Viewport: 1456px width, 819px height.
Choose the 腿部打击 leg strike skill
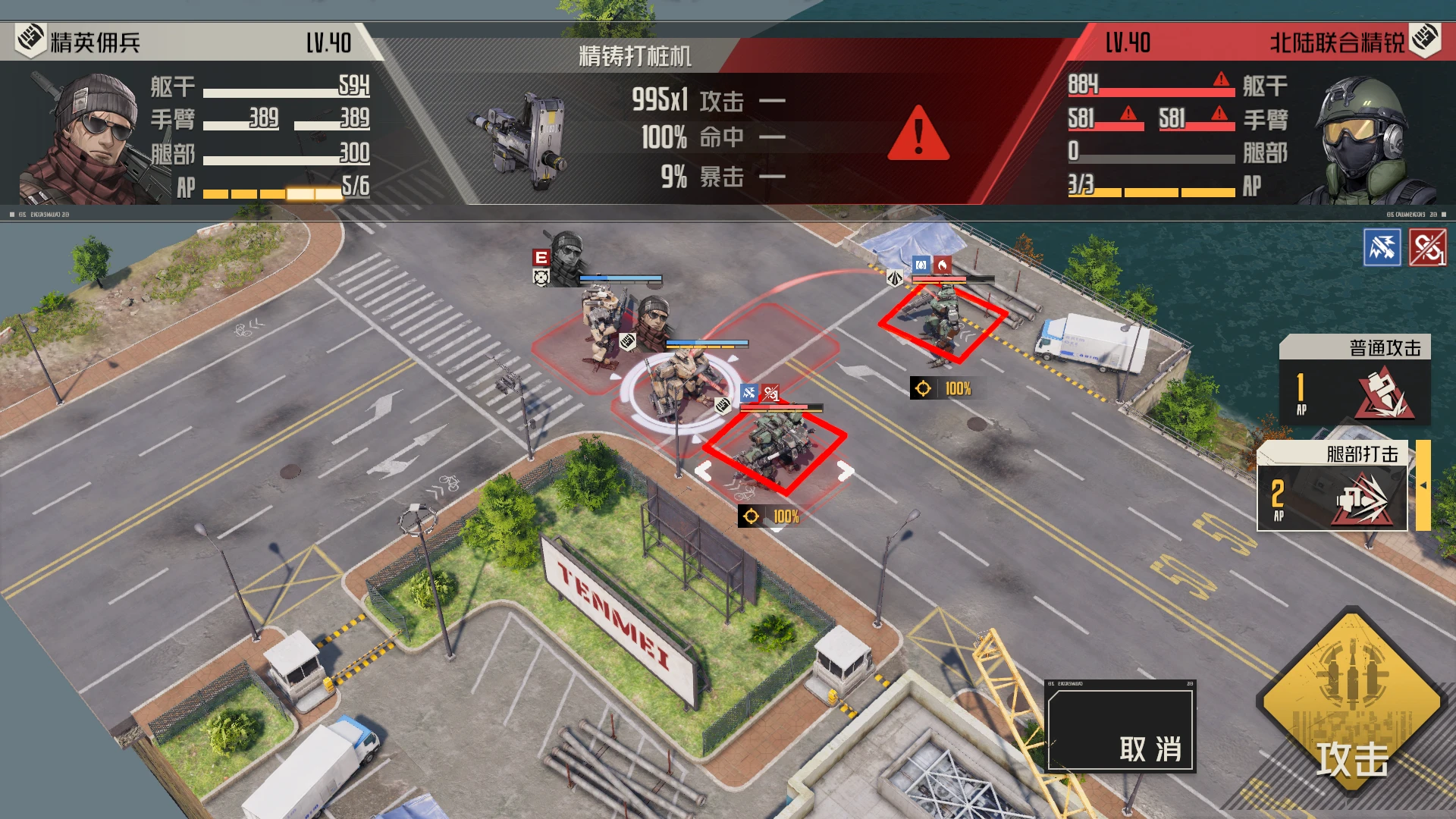(x=1332, y=487)
